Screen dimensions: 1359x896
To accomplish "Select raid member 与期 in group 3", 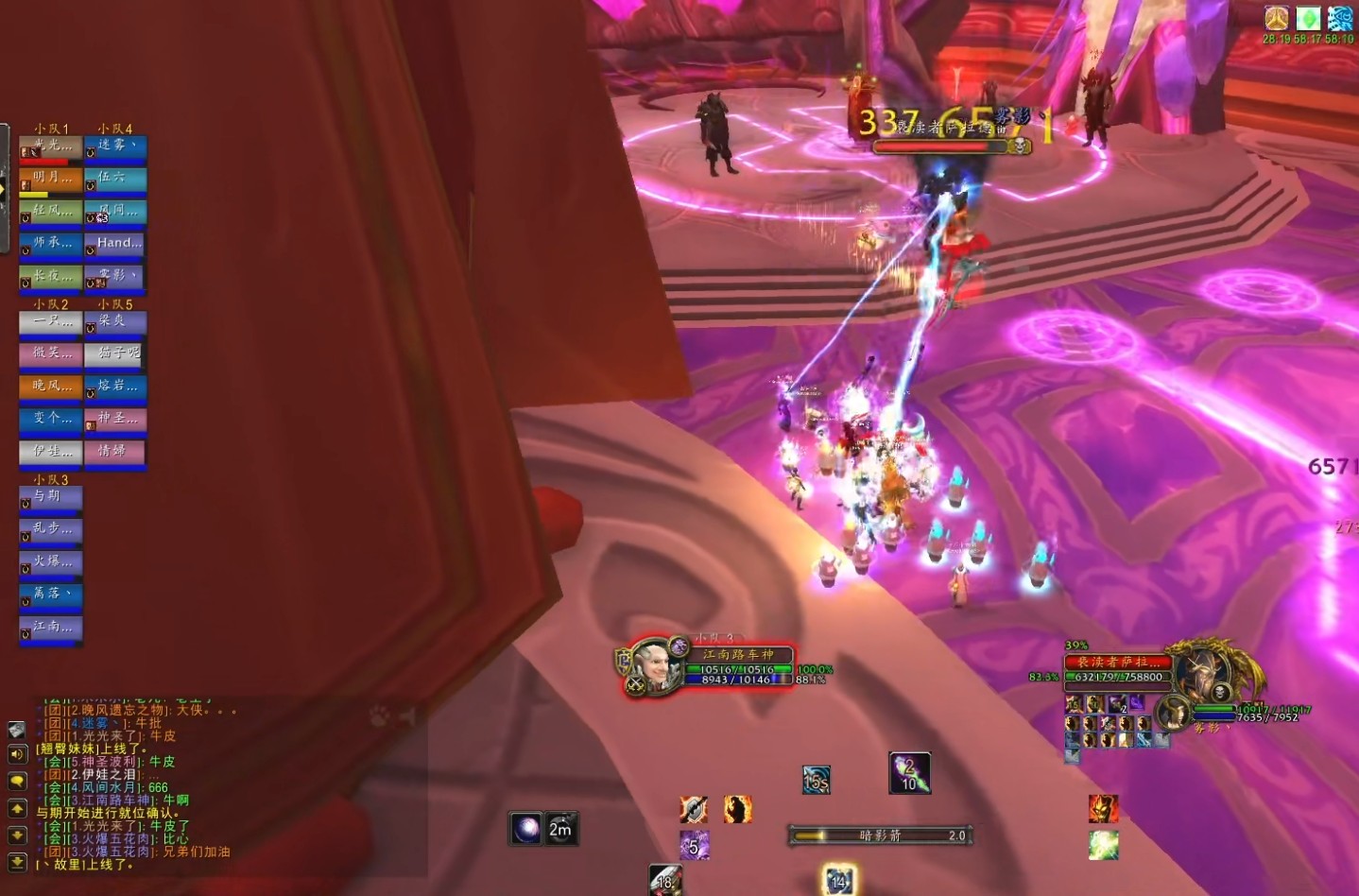I will (50, 498).
